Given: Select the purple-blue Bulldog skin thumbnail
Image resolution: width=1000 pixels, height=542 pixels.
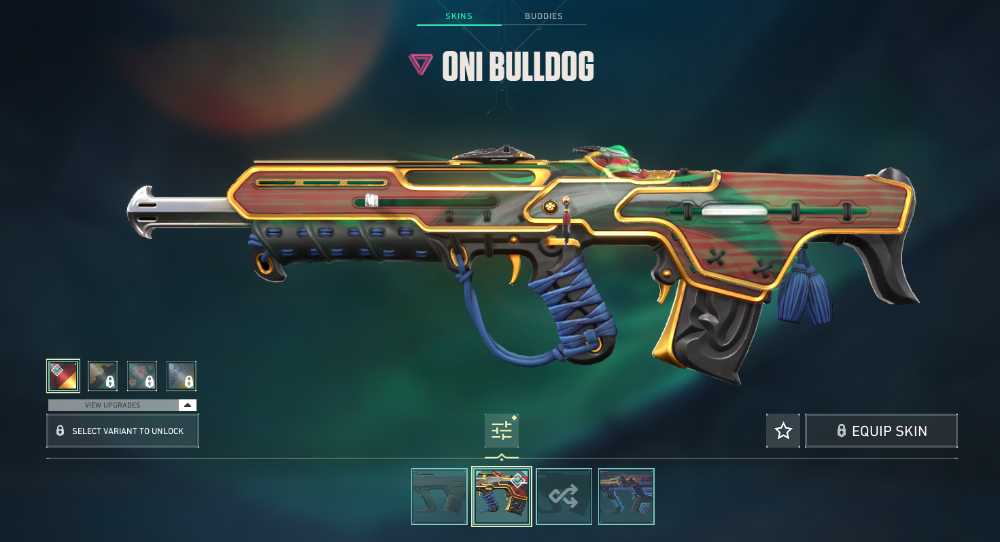Looking at the screenshot, I should (x=626, y=496).
